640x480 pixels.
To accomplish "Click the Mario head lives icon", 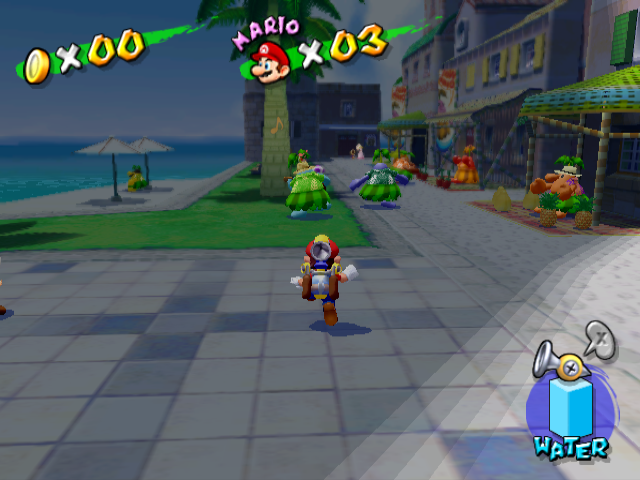I will click(270, 62).
